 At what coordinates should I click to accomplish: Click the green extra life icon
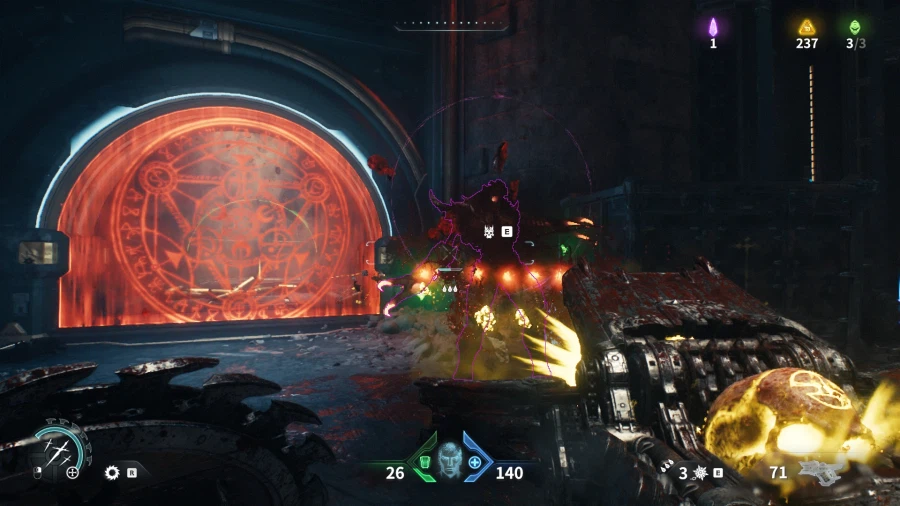tap(855, 27)
